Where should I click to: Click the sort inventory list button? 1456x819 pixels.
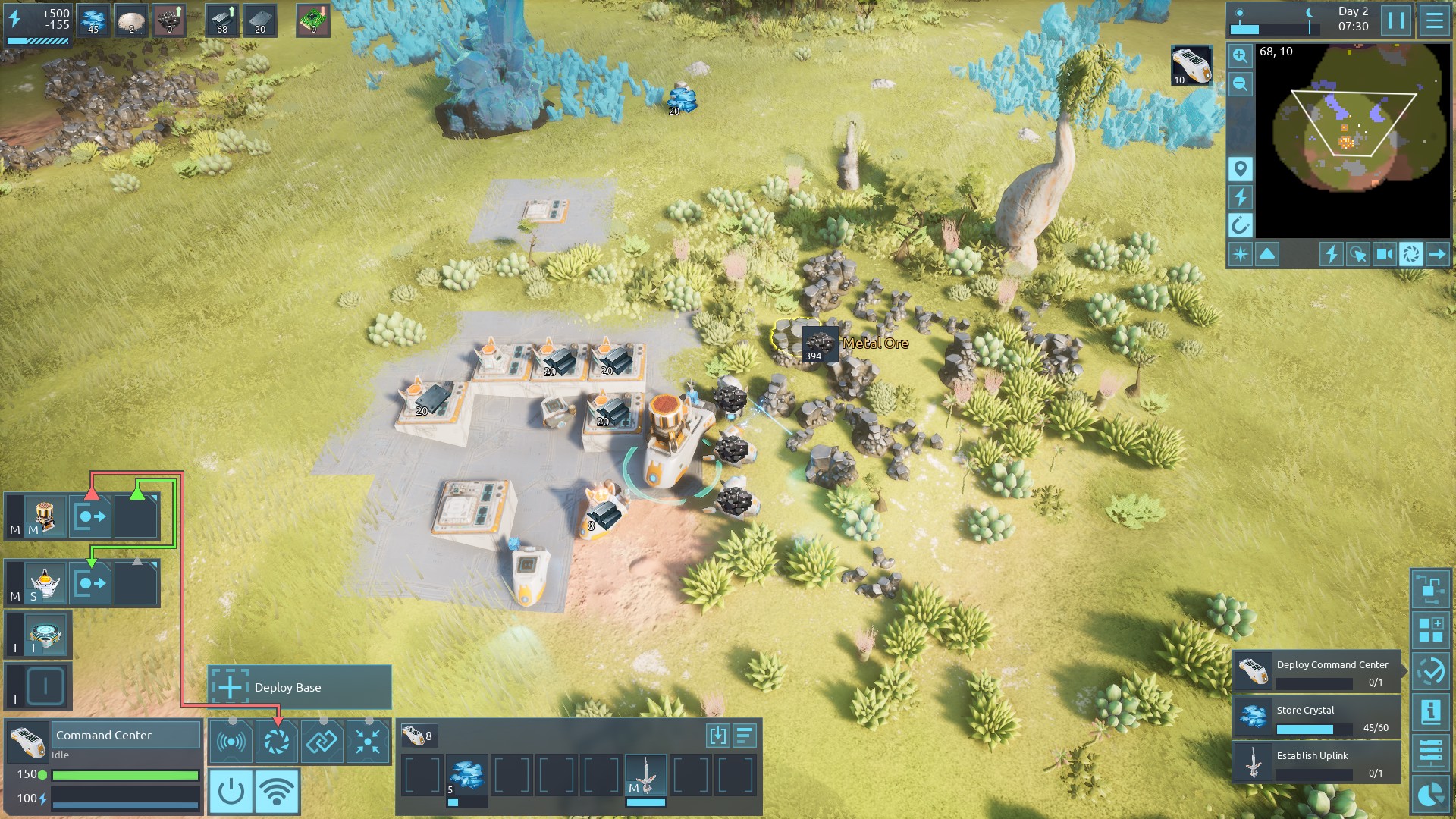coord(744,735)
